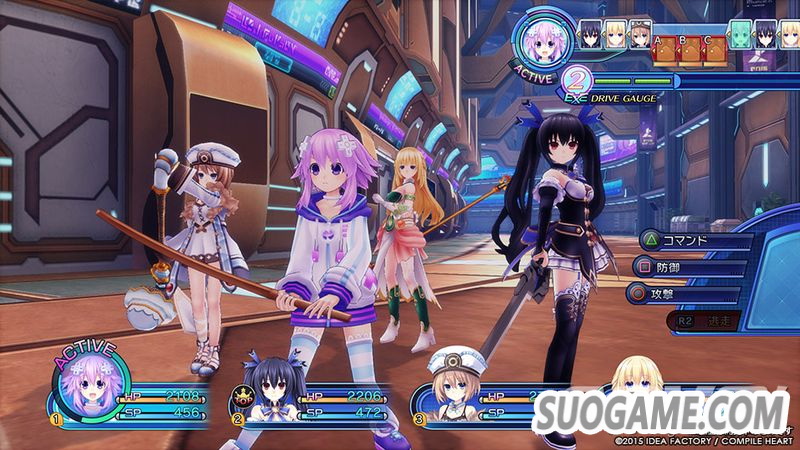800x450 pixels.
Task: Click the EXE Drive Gauge level orb
Action: [576, 78]
